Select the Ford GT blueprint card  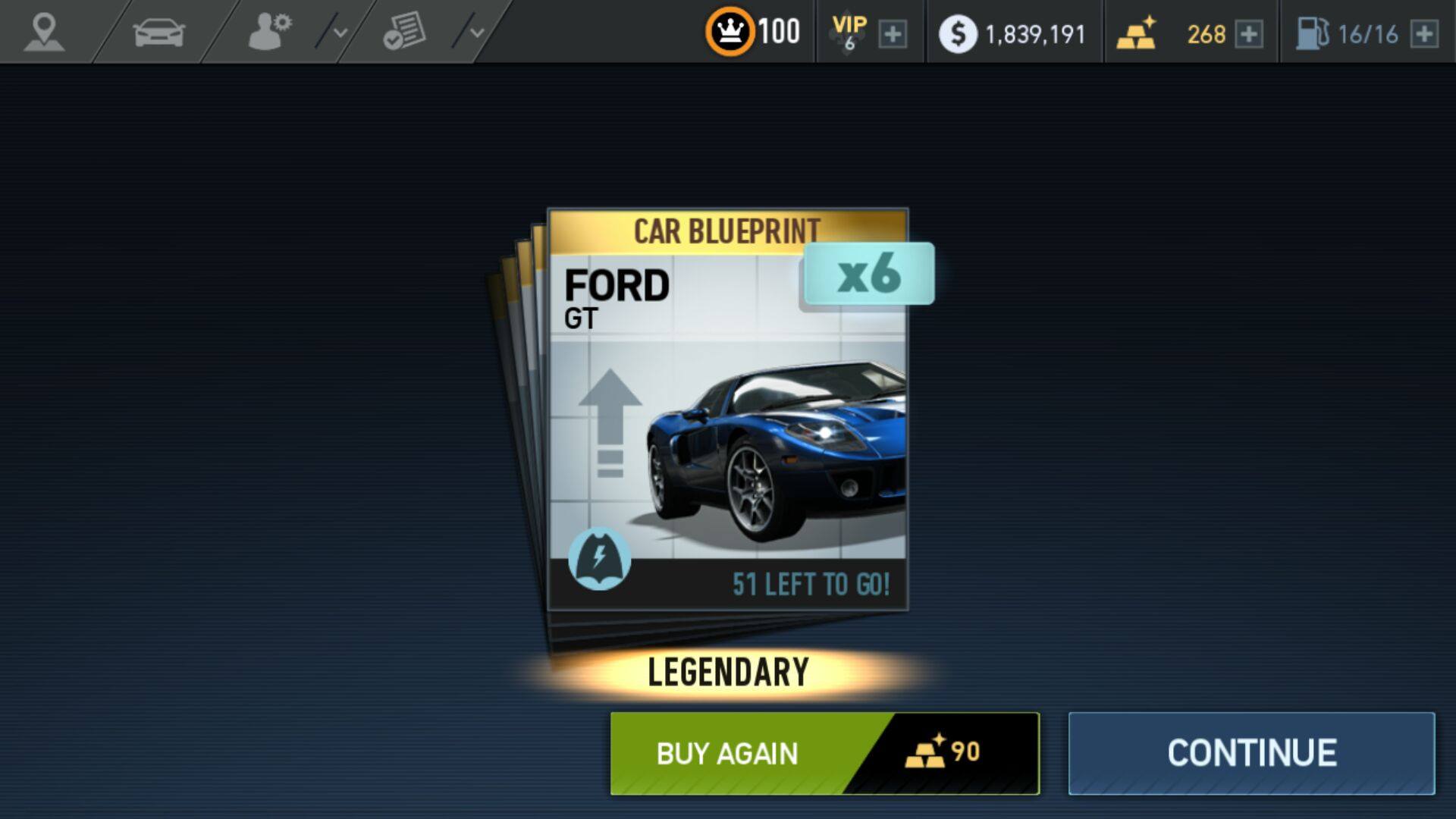[727, 409]
